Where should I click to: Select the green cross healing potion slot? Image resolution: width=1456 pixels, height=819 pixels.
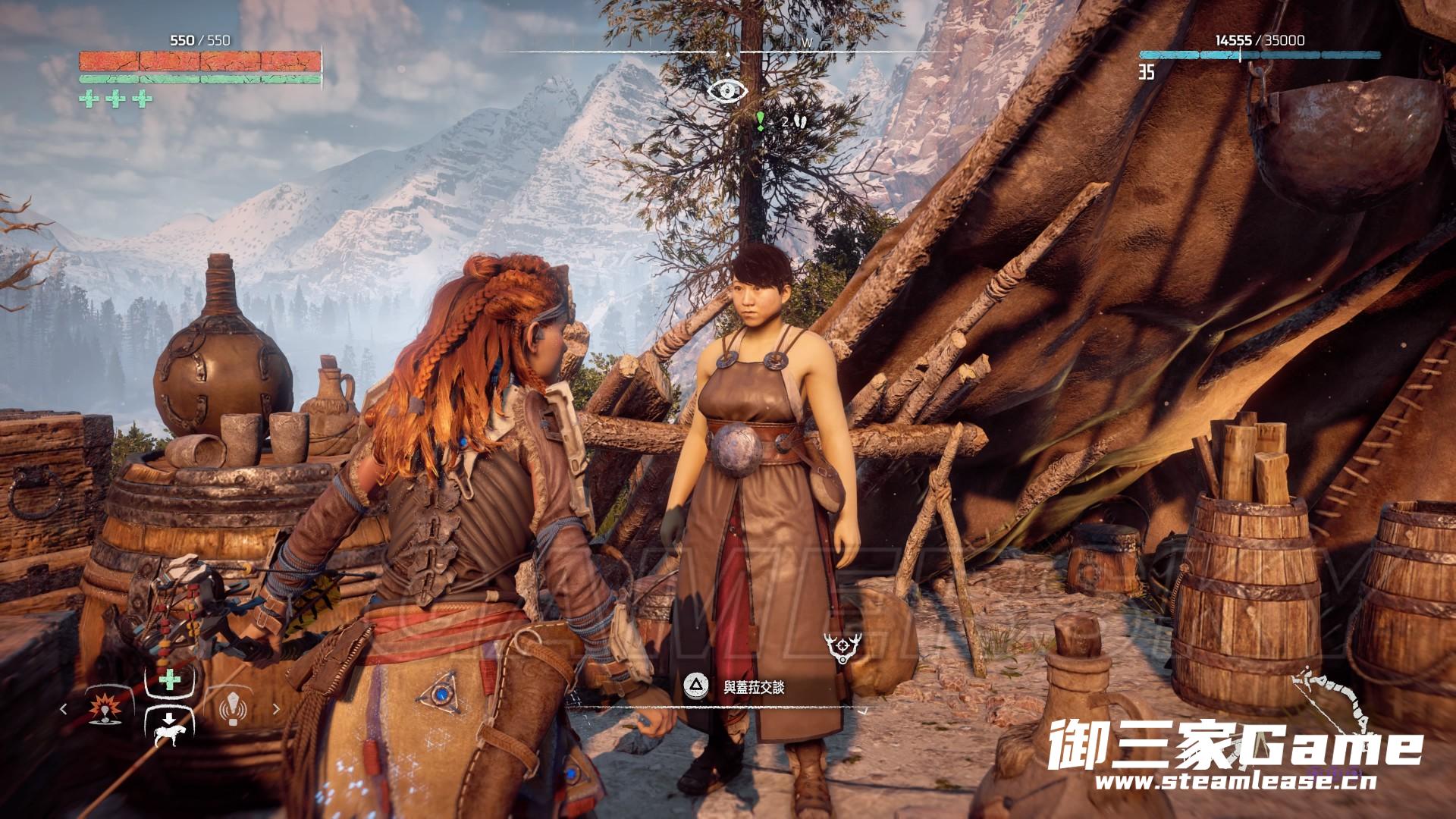pos(171,679)
